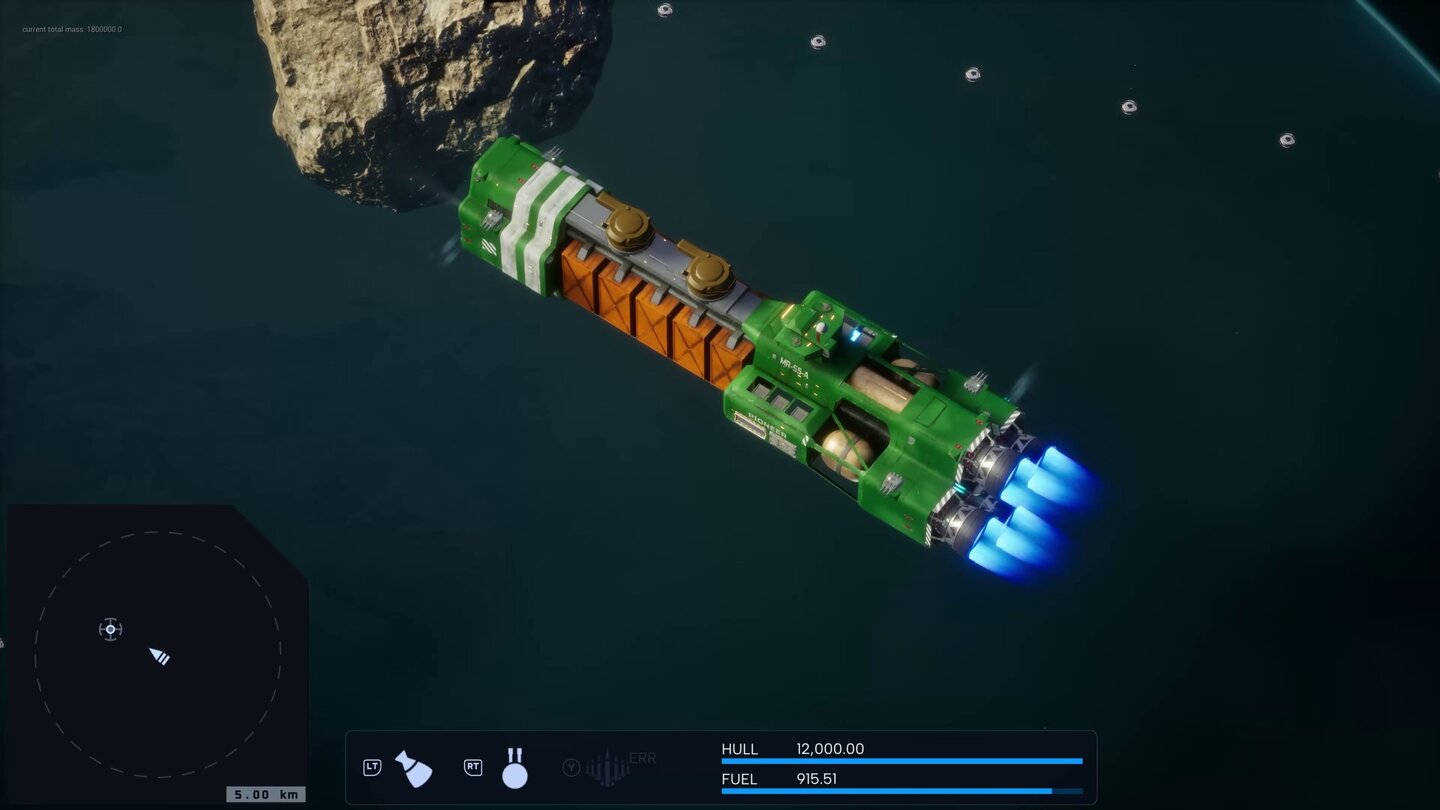Activate the round bomb weapon icon
Image resolution: width=1440 pixels, height=810 pixels.
514,768
